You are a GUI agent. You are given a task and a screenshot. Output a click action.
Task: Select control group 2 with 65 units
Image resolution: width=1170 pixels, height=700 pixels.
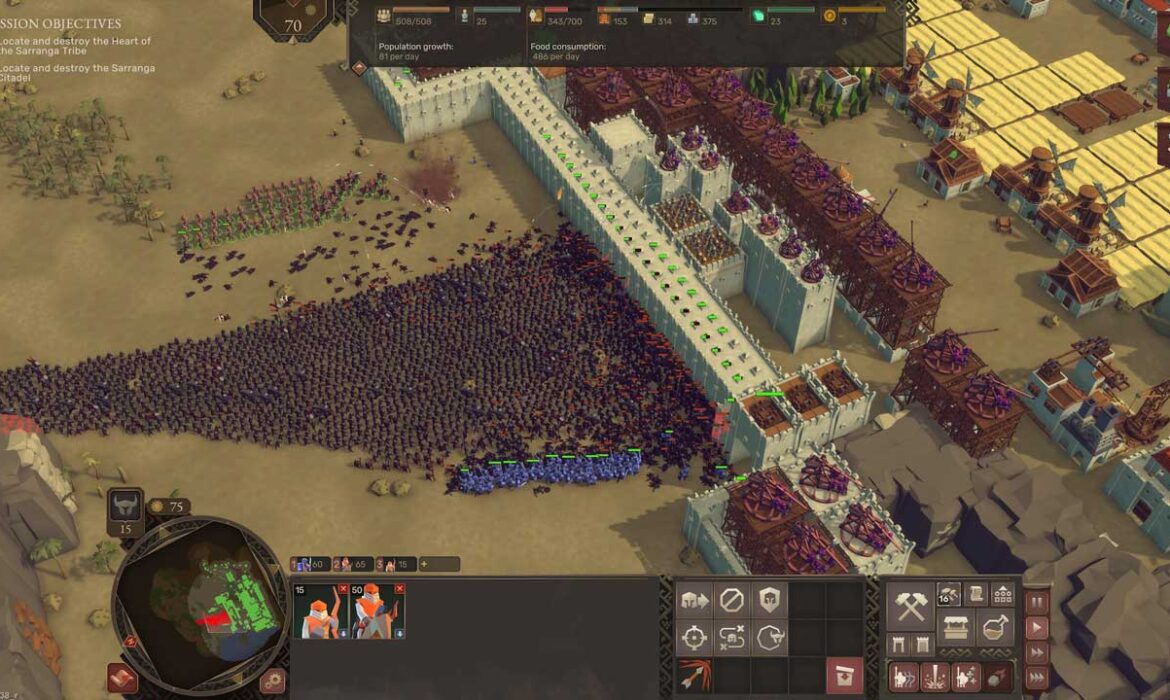(351, 564)
